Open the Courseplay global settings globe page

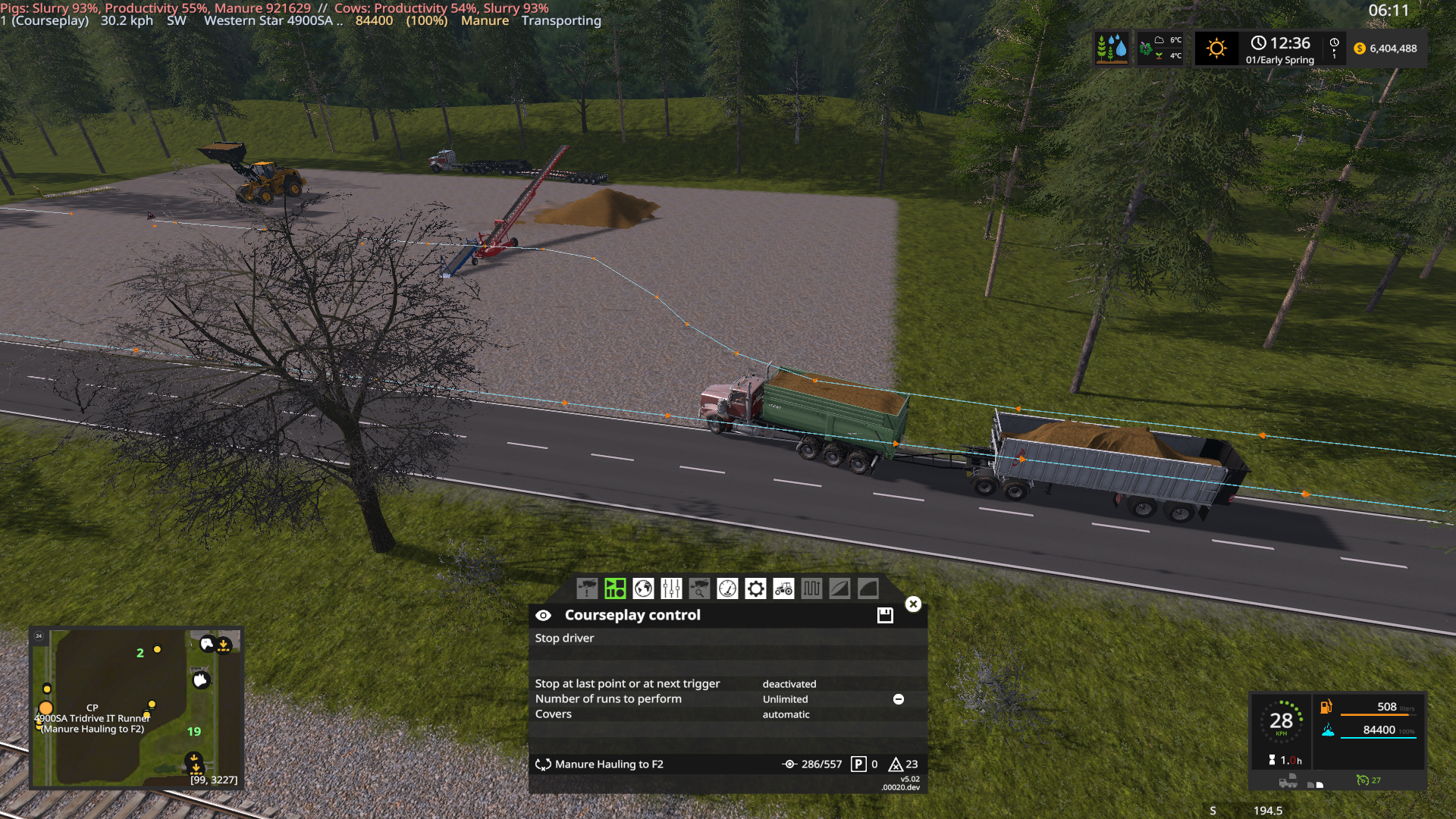[x=642, y=588]
